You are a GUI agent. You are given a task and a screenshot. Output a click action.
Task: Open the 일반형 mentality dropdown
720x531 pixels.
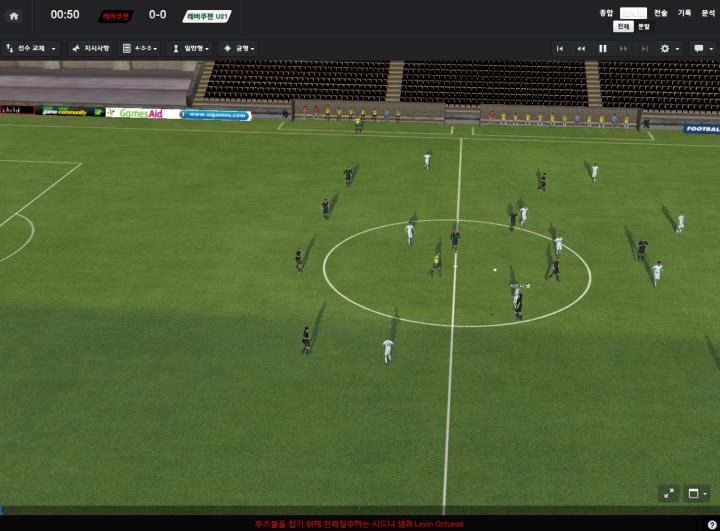(190, 48)
